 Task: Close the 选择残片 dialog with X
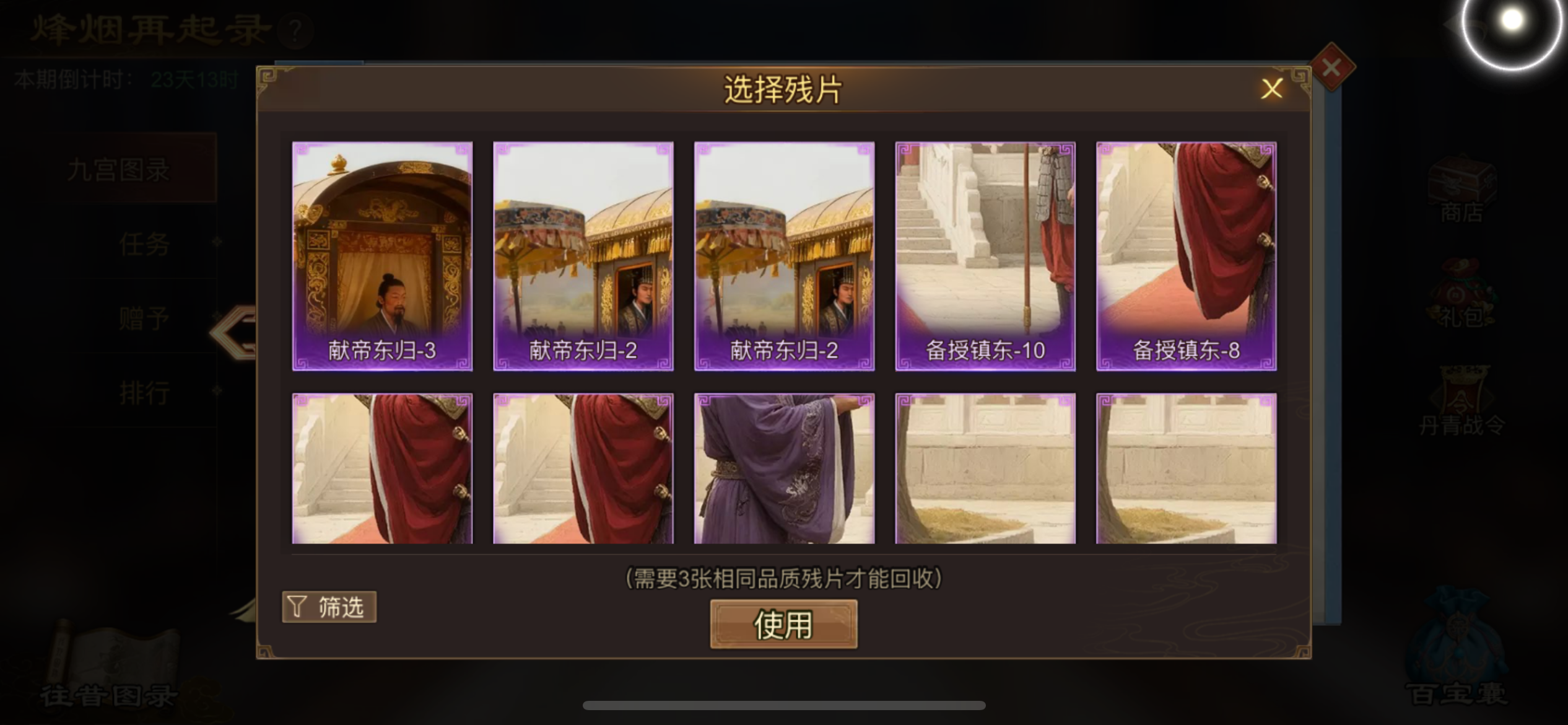1272,89
